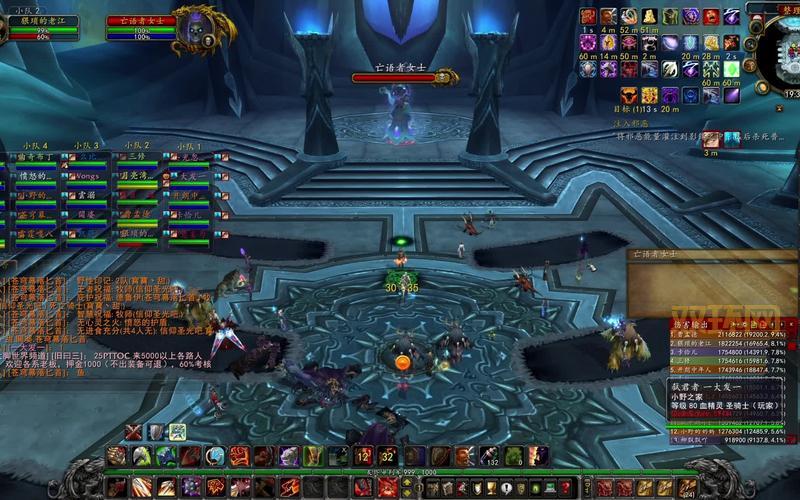Use the action bar item with count 132
The height and width of the screenshot is (500, 800).
tap(489, 456)
